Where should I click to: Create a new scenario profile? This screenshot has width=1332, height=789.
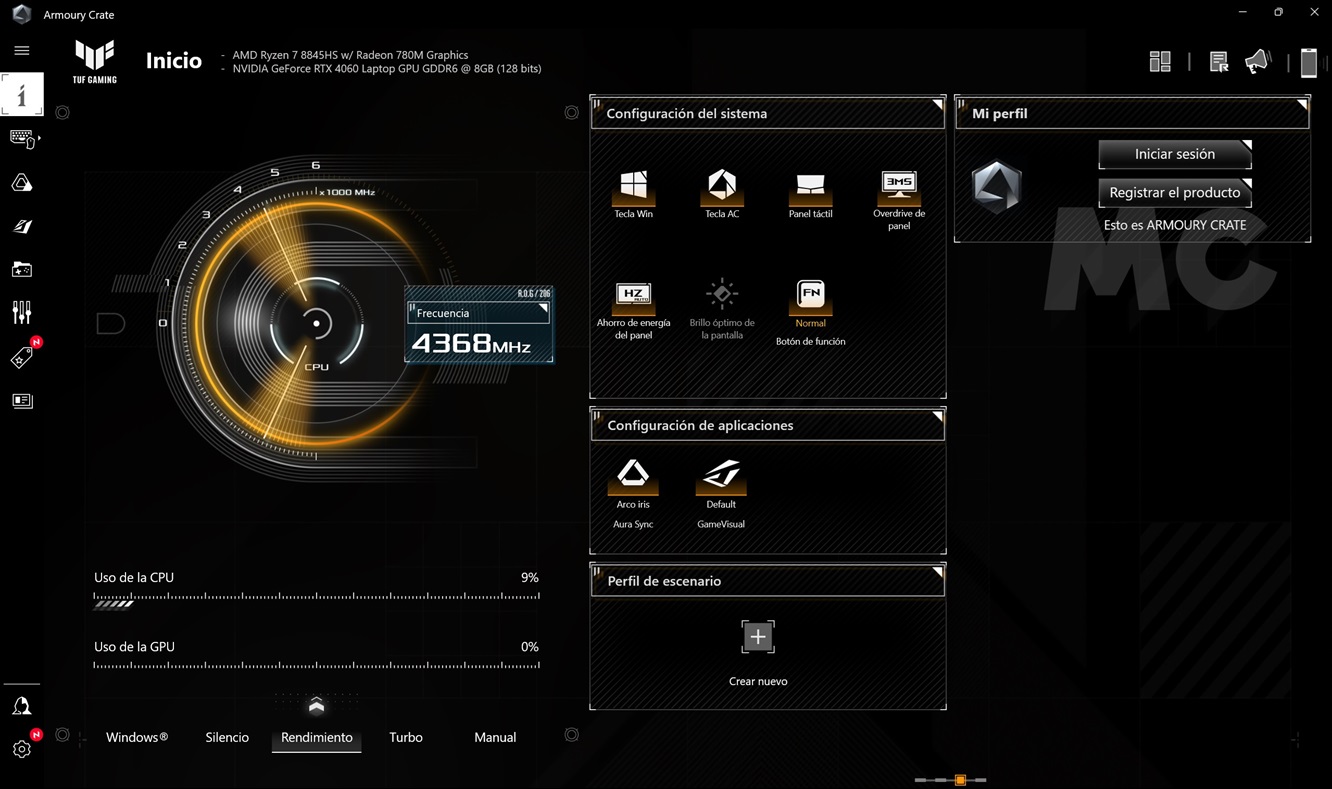tap(758, 637)
